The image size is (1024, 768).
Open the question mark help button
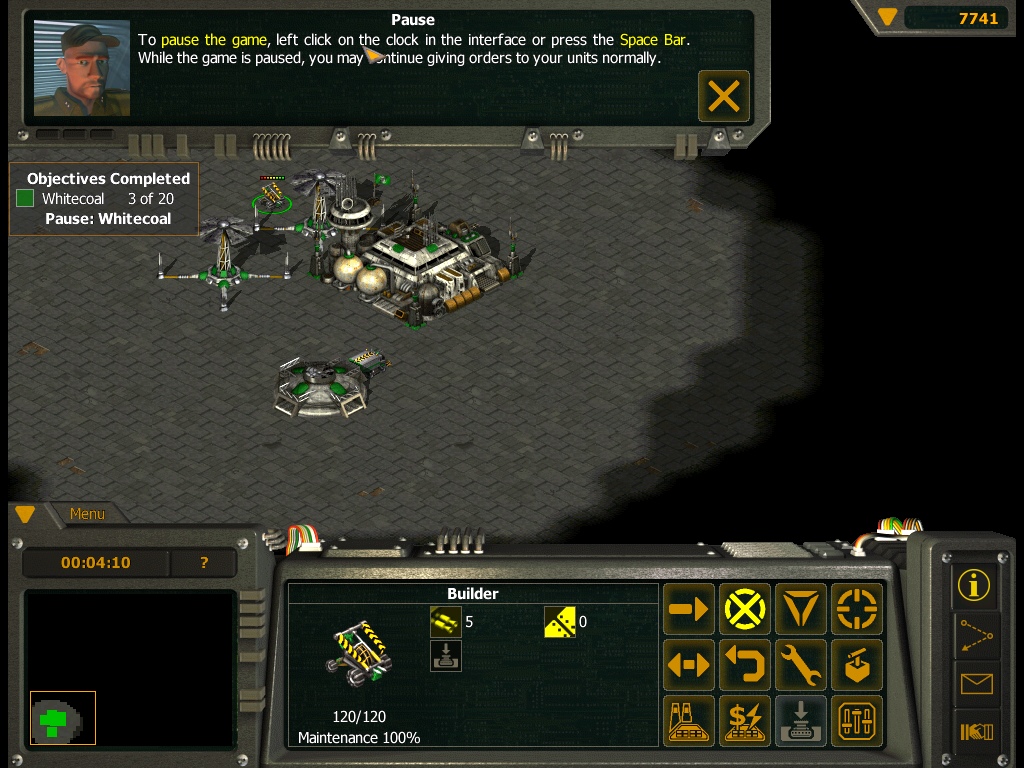[204, 563]
